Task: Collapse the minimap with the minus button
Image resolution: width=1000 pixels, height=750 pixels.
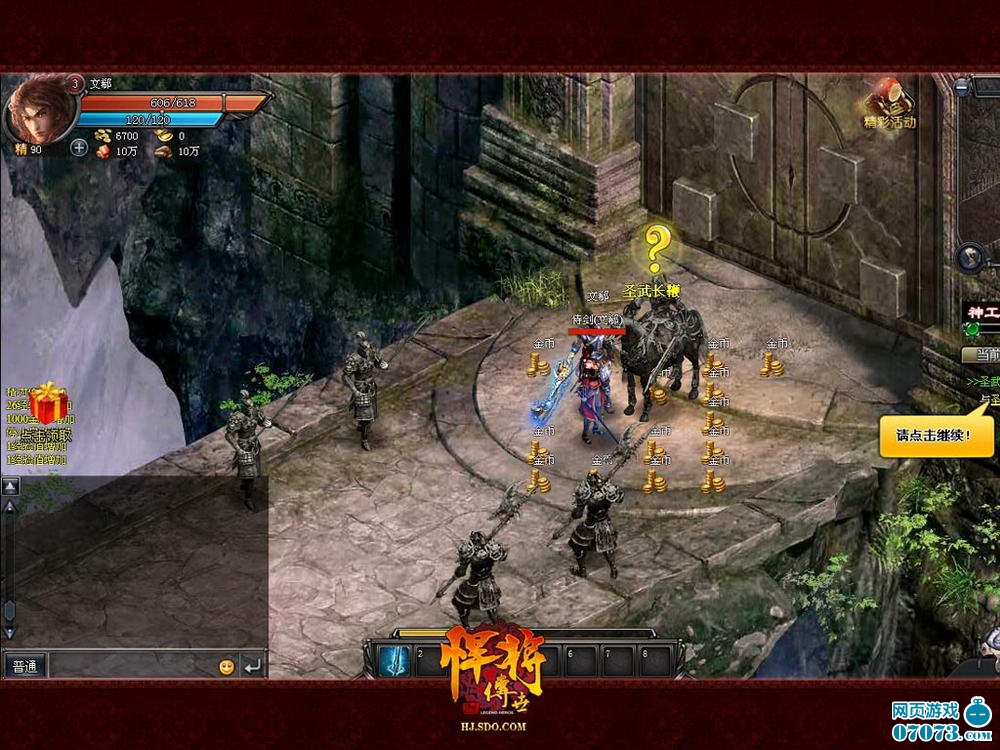Action: (x=961, y=86)
